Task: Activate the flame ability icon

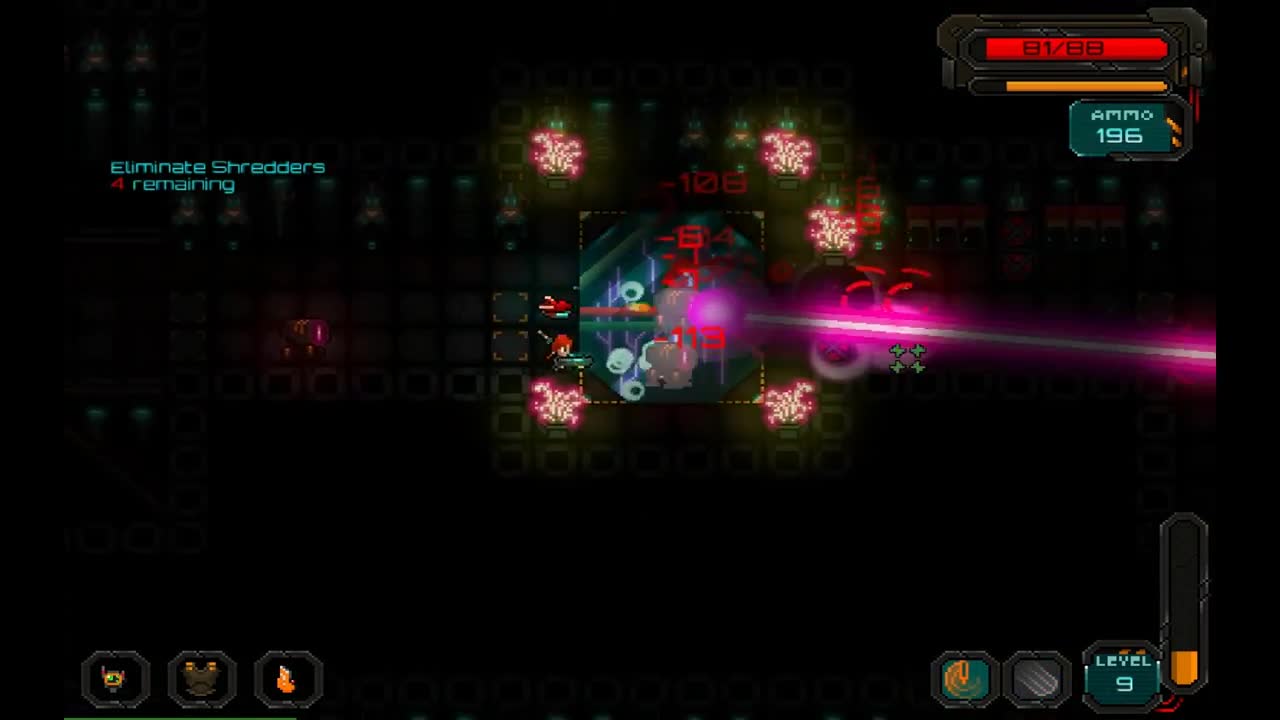Action: coord(288,680)
